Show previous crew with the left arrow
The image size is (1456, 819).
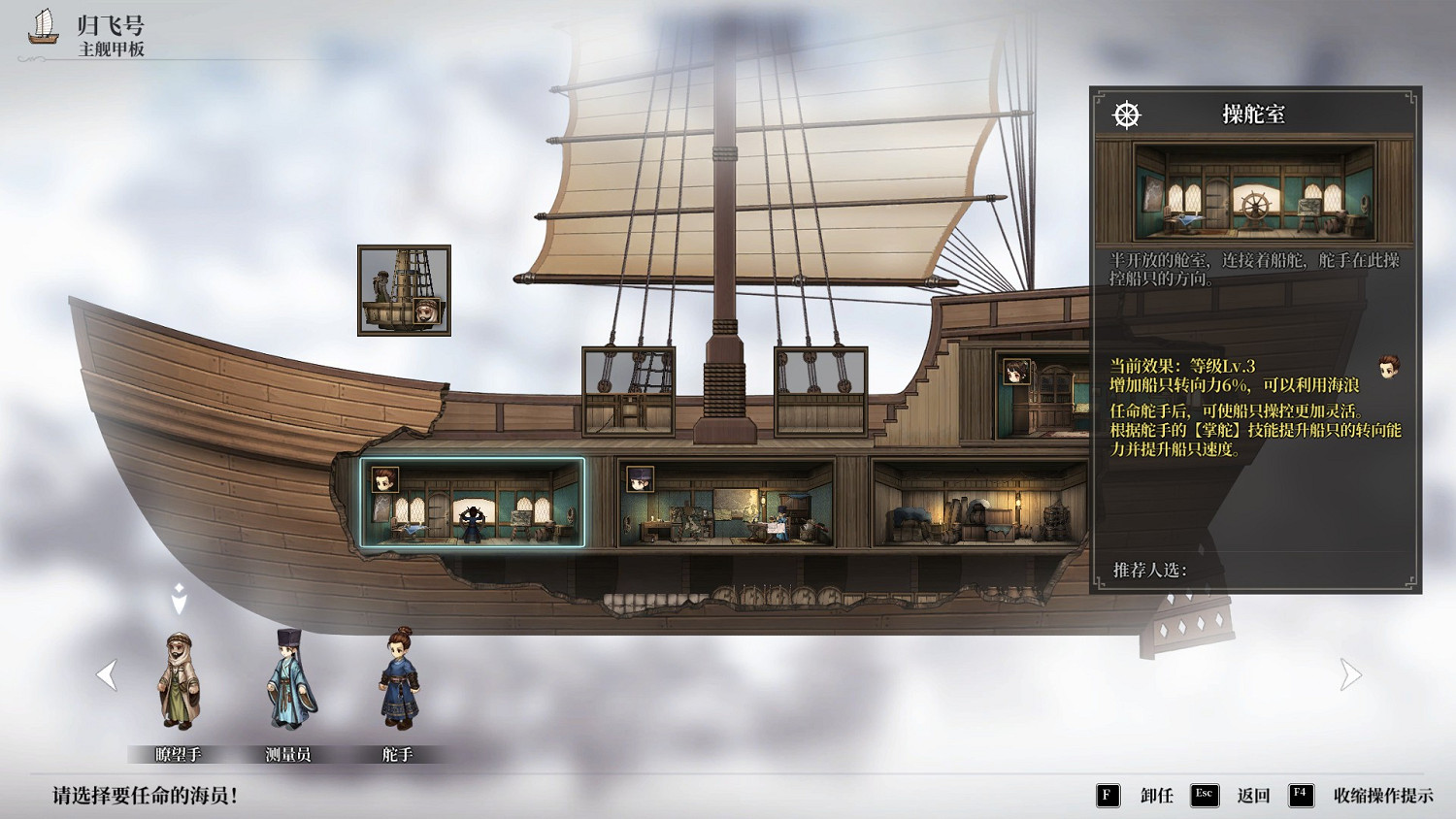point(107,674)
